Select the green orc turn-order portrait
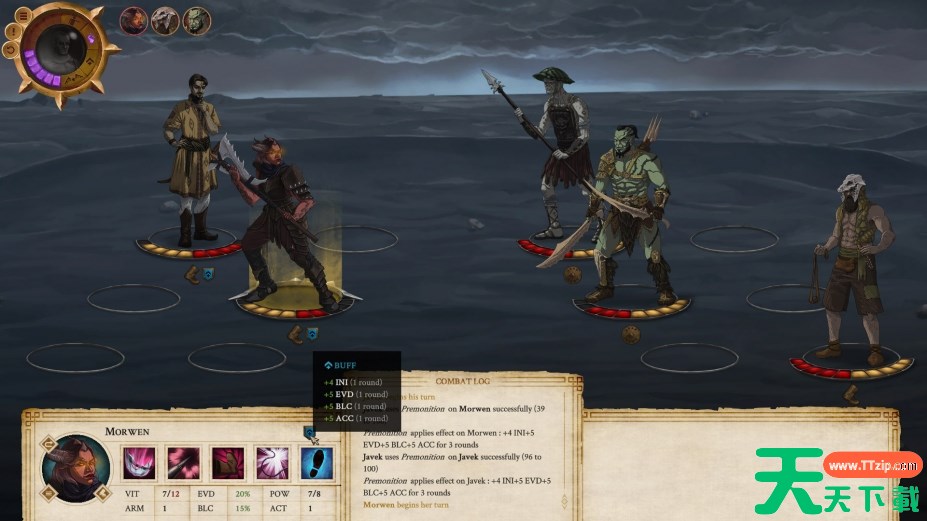This screenshot has height=521, width=927. [197, 19]
